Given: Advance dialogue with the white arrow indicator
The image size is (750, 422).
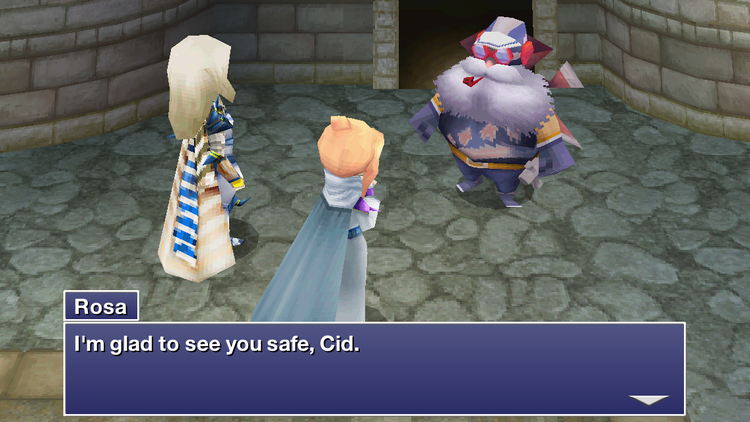Looking at the screenshot, I should click(648, 400).
